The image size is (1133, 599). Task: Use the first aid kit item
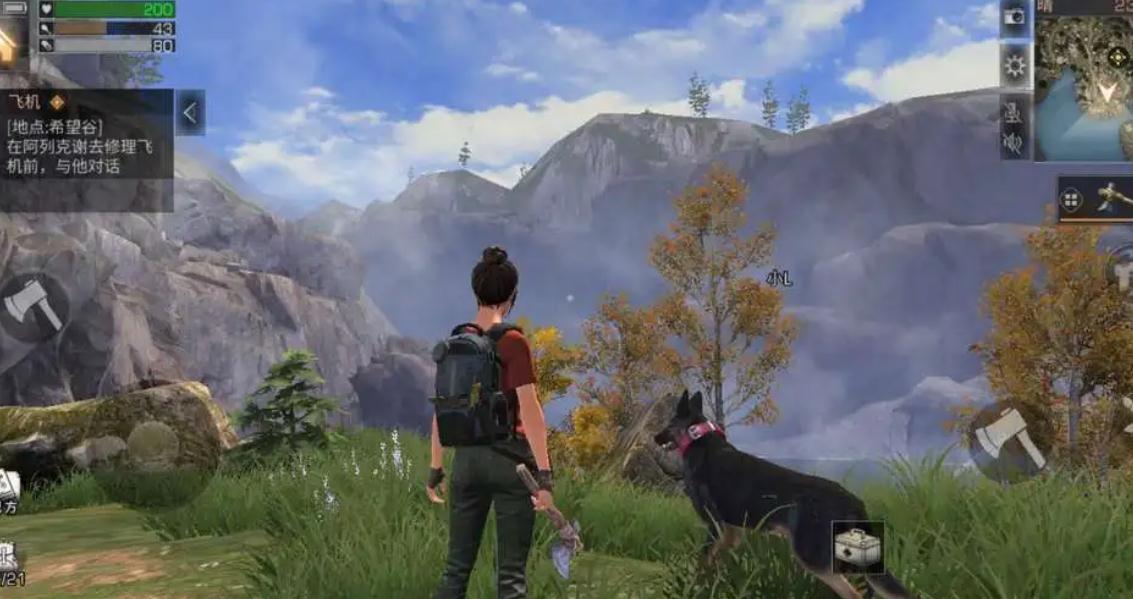coord(858,546)
